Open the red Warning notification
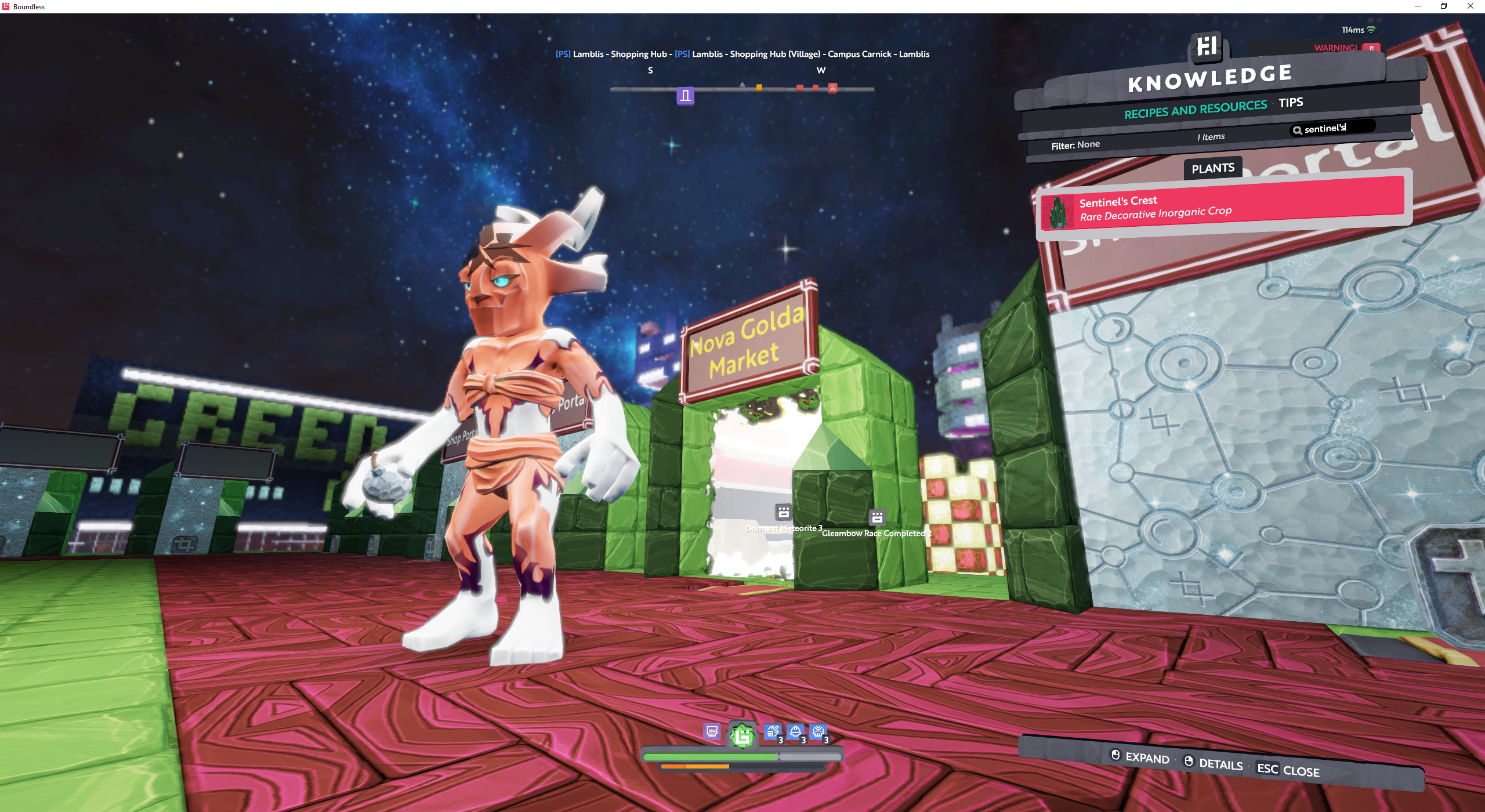The height and width of the screenshot is (812, 1485). tap(1346, 48)
